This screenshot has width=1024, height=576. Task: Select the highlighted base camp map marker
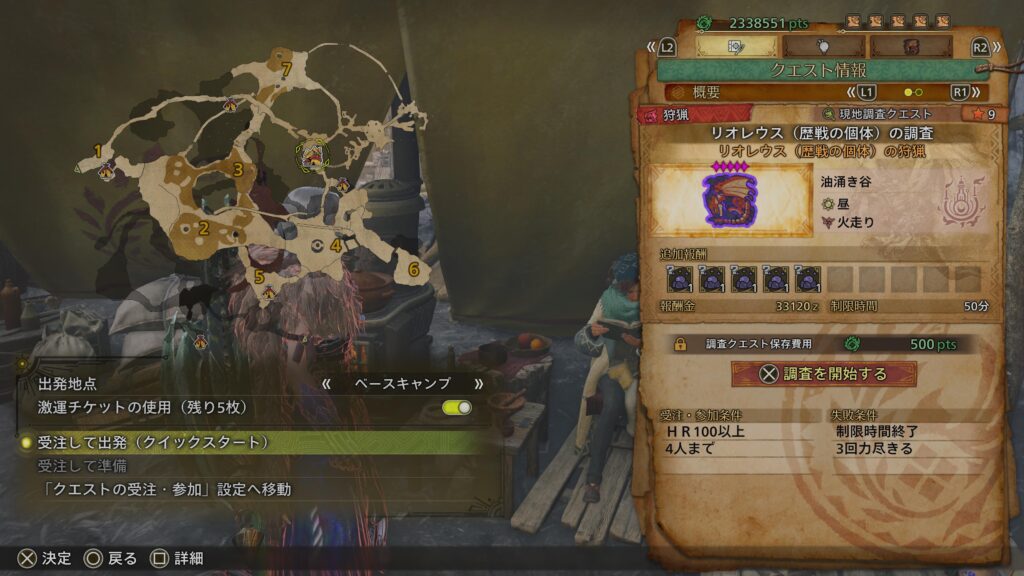(x=312, y=155)
